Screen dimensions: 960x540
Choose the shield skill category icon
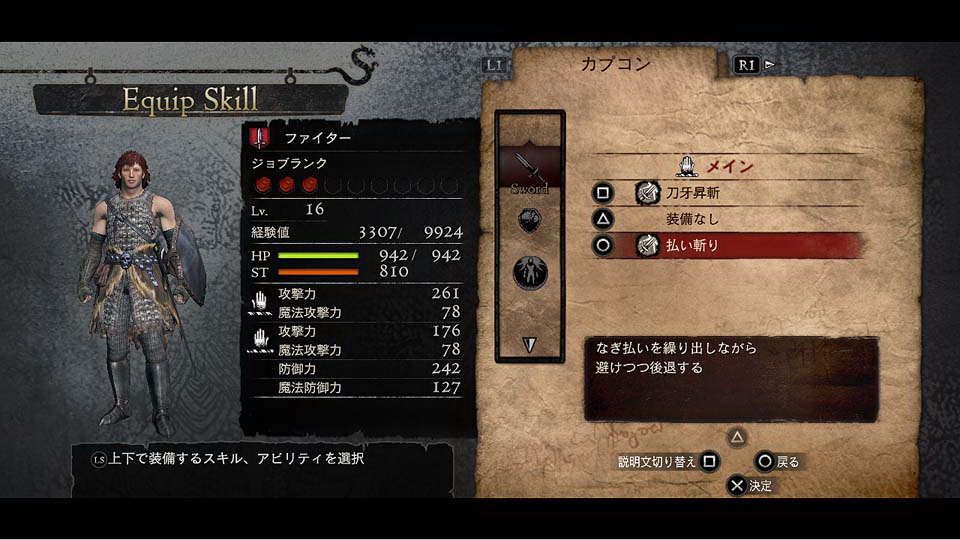529,221
